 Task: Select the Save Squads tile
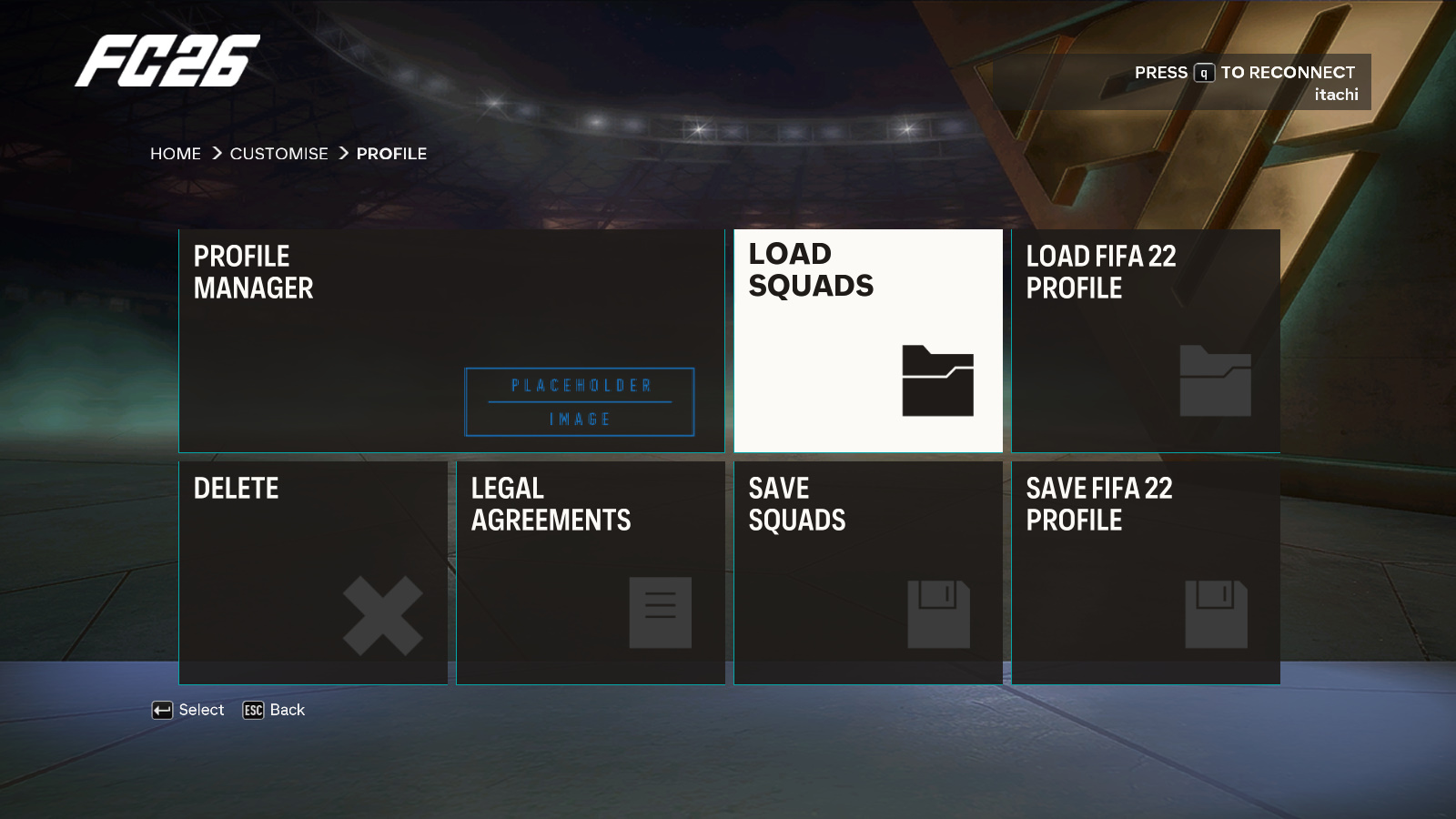(867, 572)
